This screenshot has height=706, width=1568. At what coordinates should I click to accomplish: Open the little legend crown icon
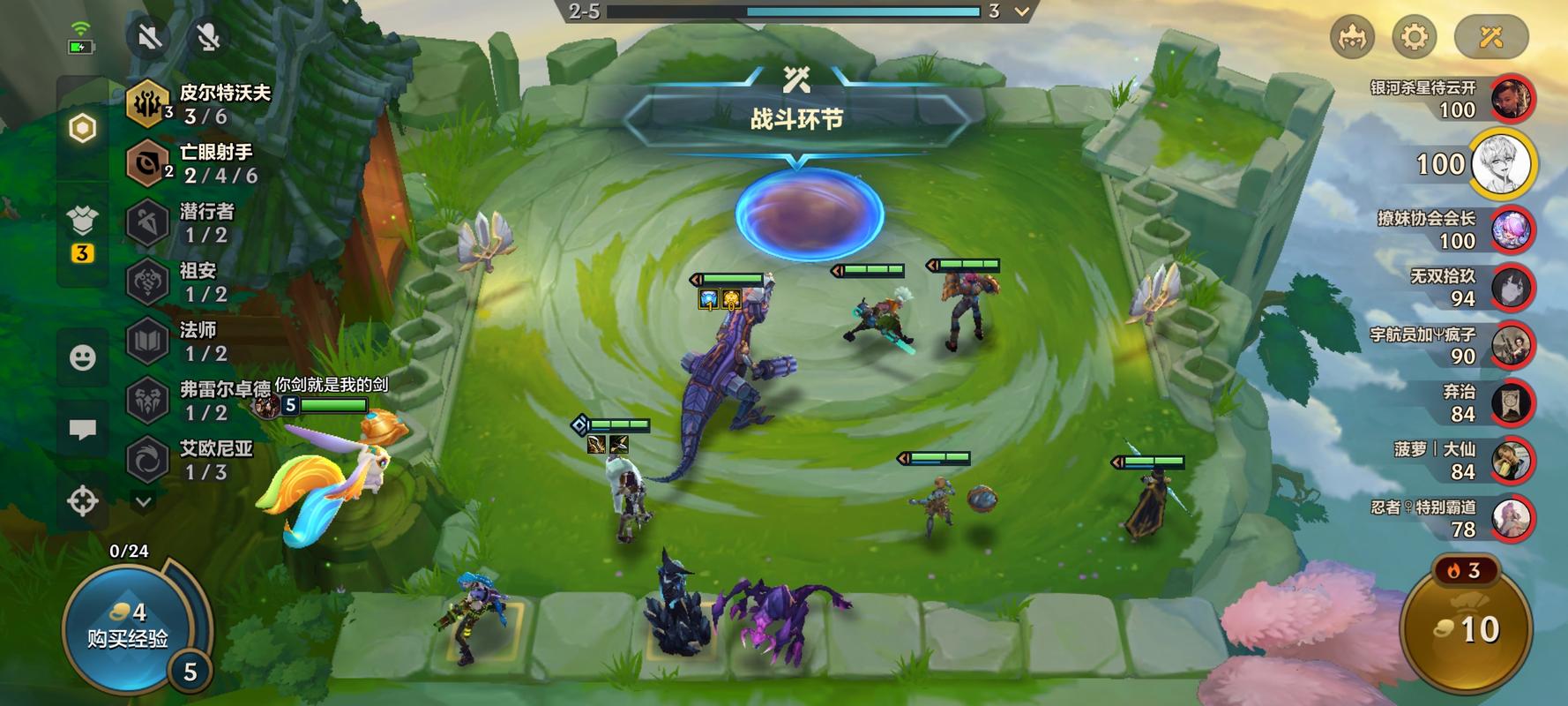click(1352, 37)
